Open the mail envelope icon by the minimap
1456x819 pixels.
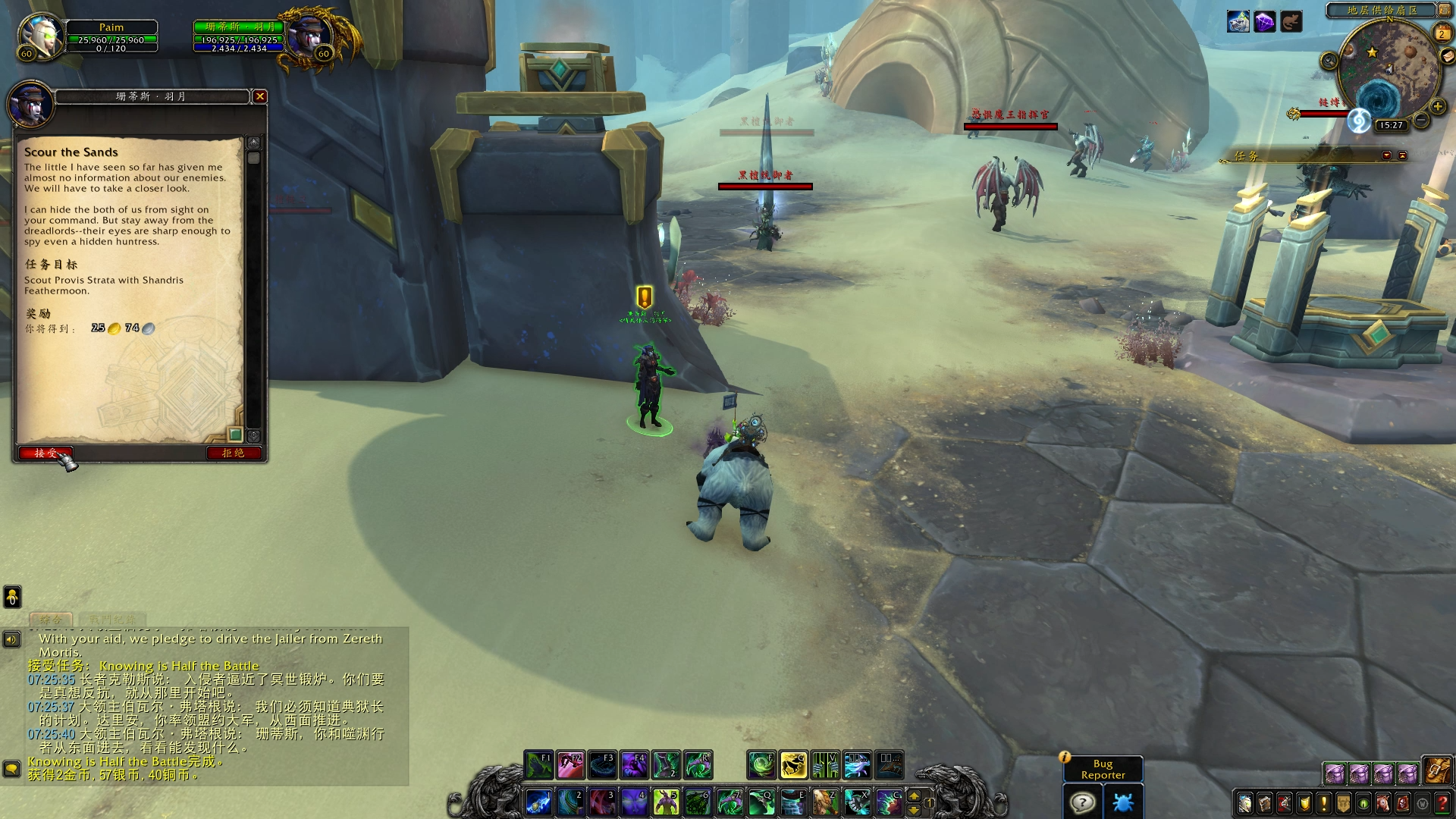pos(1447,57)
